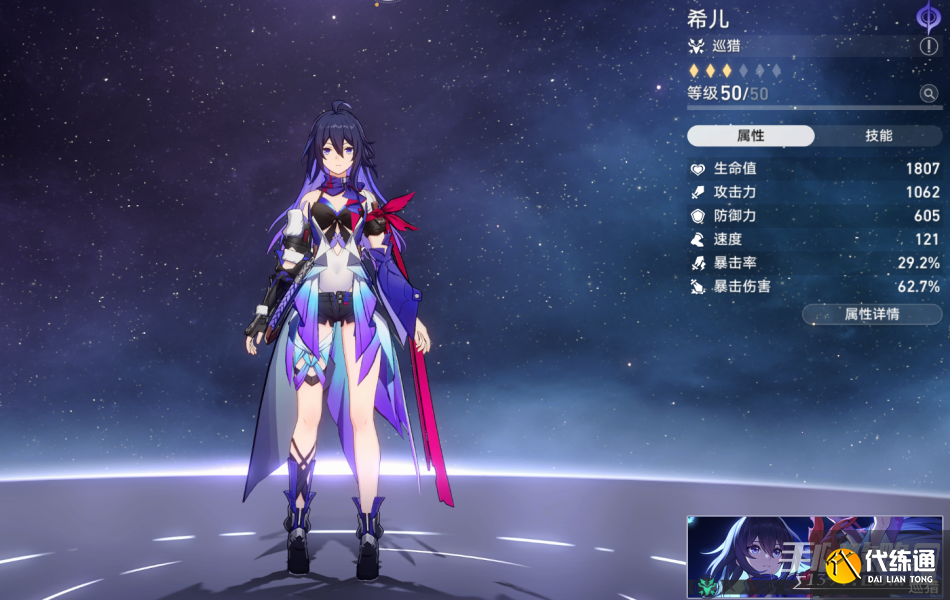Select the purple element icon beside 希儿

click(x=929, y=17)
